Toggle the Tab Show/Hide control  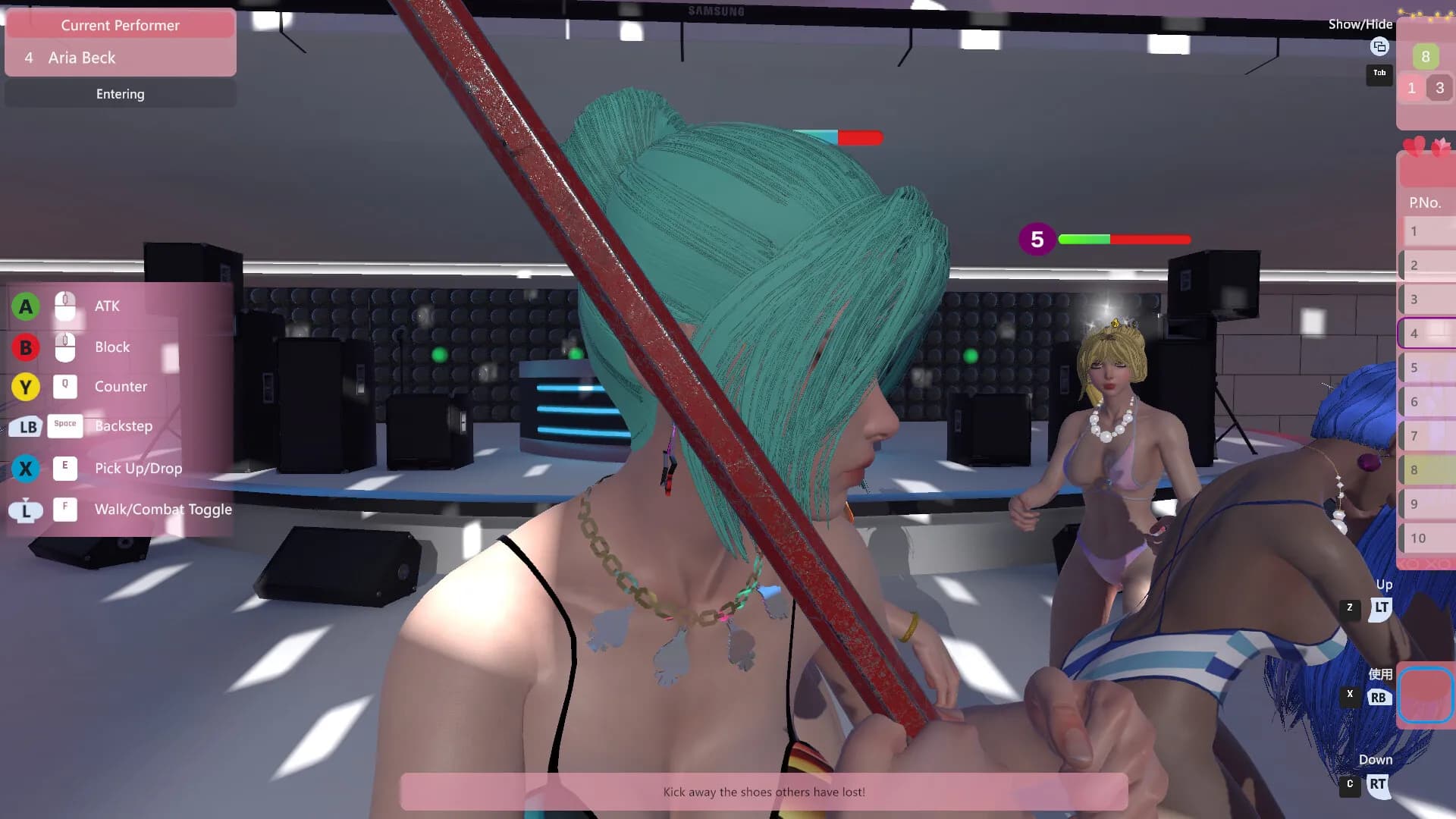tap(1379, 74)
